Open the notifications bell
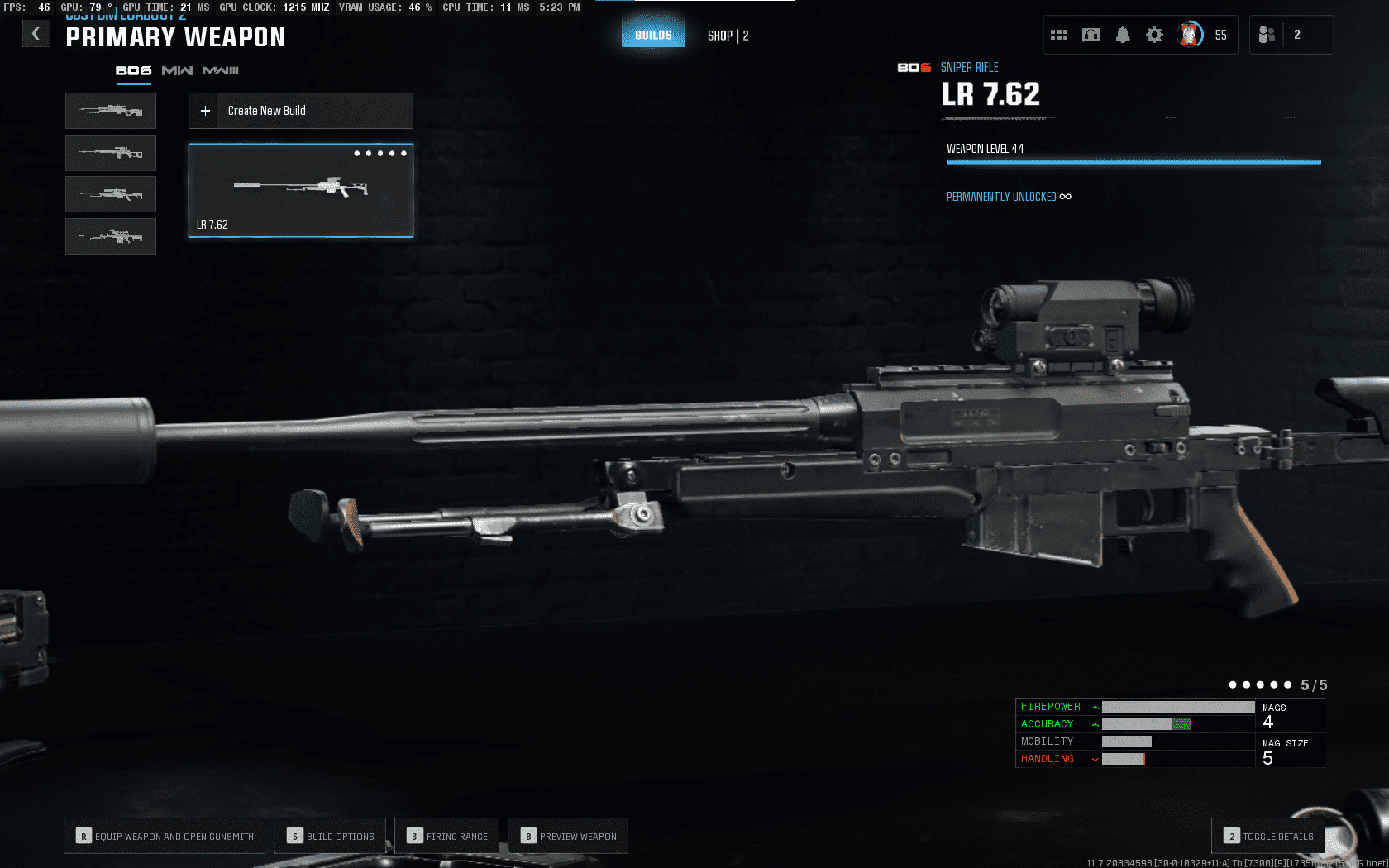Image resolution: width=1389 pixels, height=868 pixels. 1123,35
